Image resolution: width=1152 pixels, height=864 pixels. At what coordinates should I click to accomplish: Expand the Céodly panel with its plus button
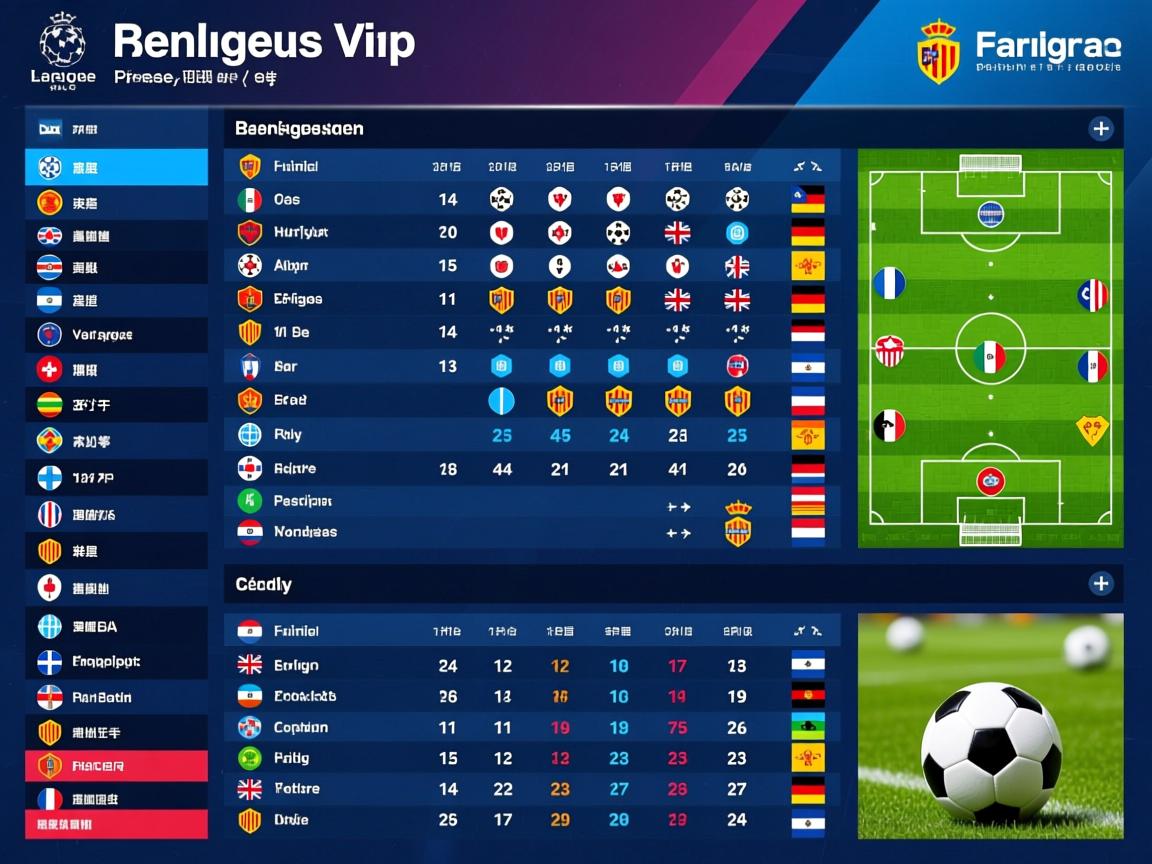tap(1100, 584)
